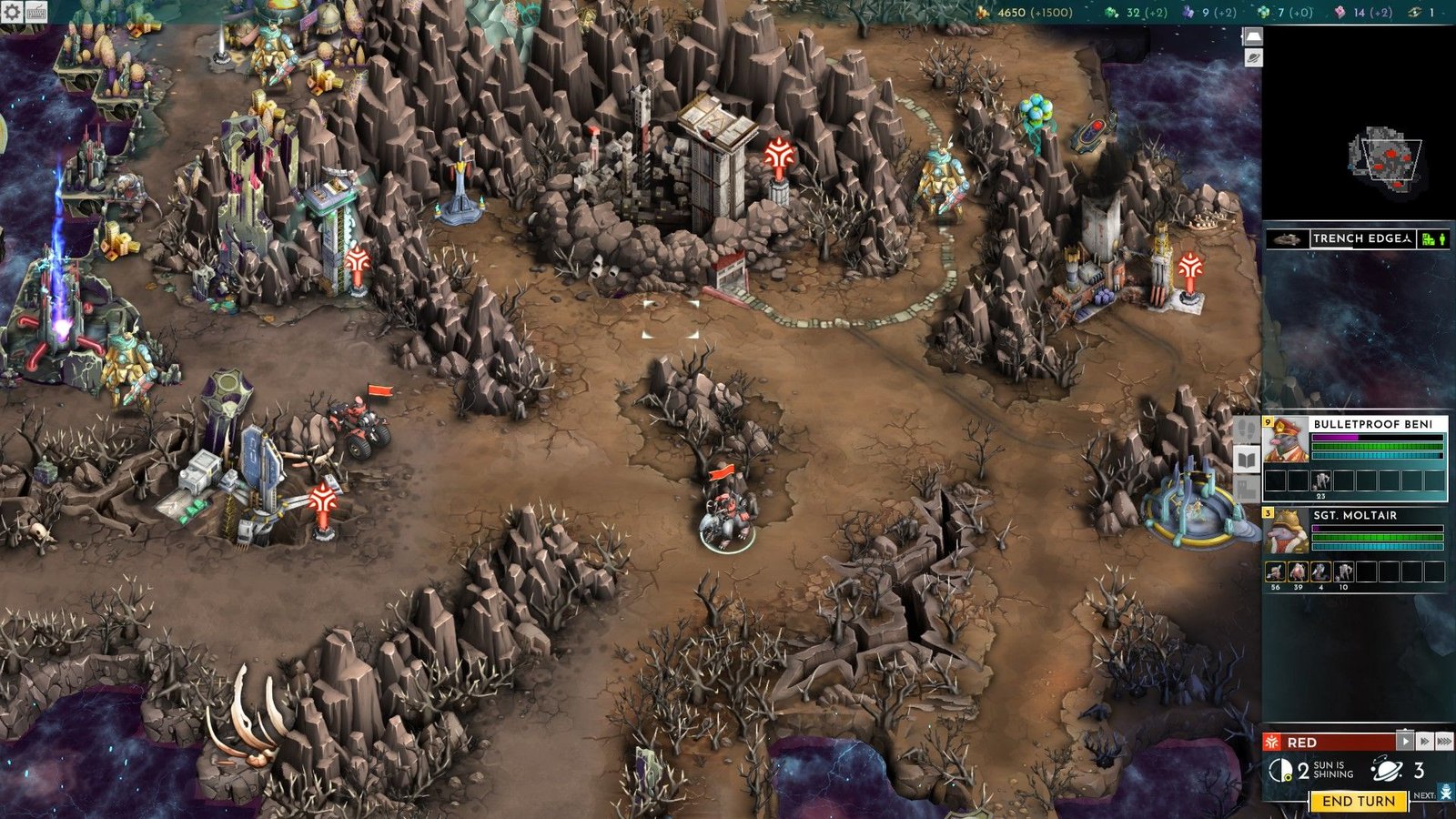
Task: Set normal play speed with single arrow
Action: [x=1405, y=742]
